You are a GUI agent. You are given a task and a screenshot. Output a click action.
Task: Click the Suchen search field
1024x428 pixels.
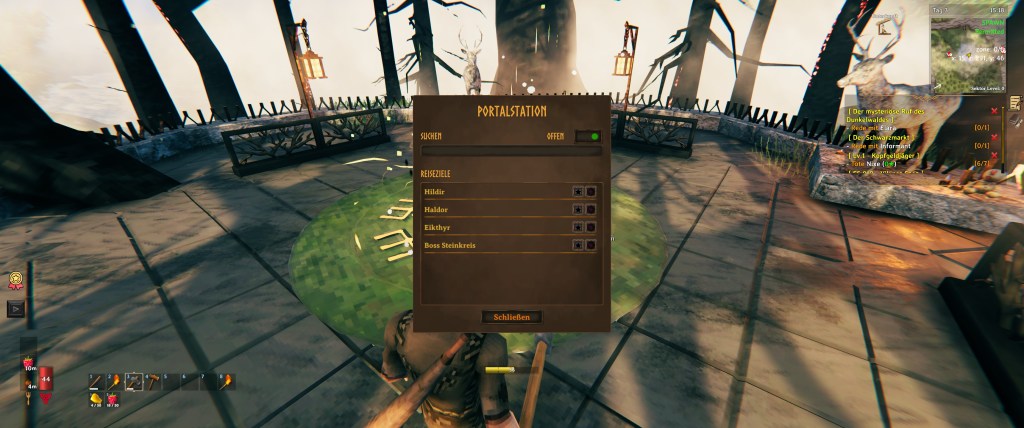[x=511, y=151]
